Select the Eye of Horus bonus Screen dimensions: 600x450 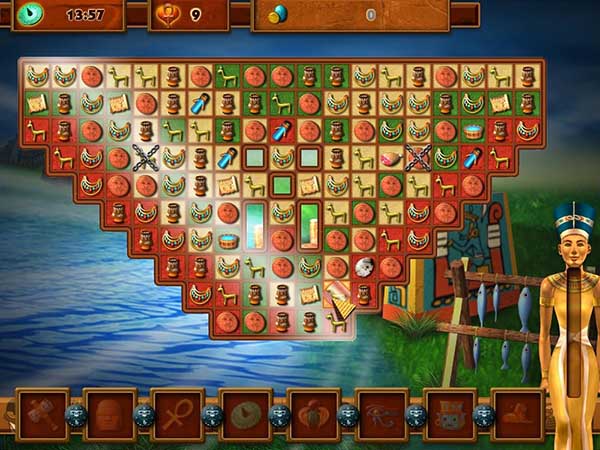point(381,415)
